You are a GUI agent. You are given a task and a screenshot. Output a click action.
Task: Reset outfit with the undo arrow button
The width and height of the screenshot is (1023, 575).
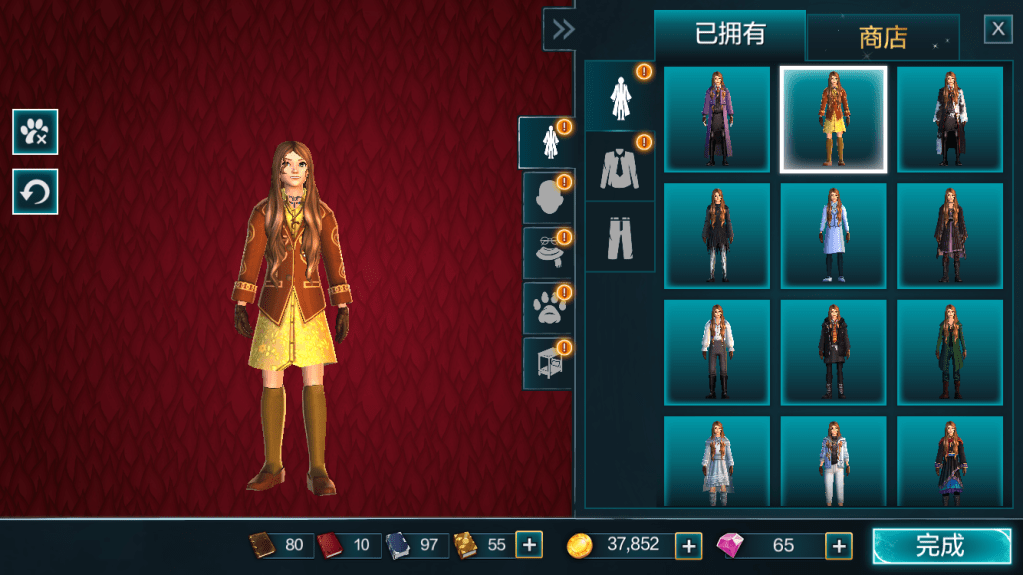[x=35, y=192]
